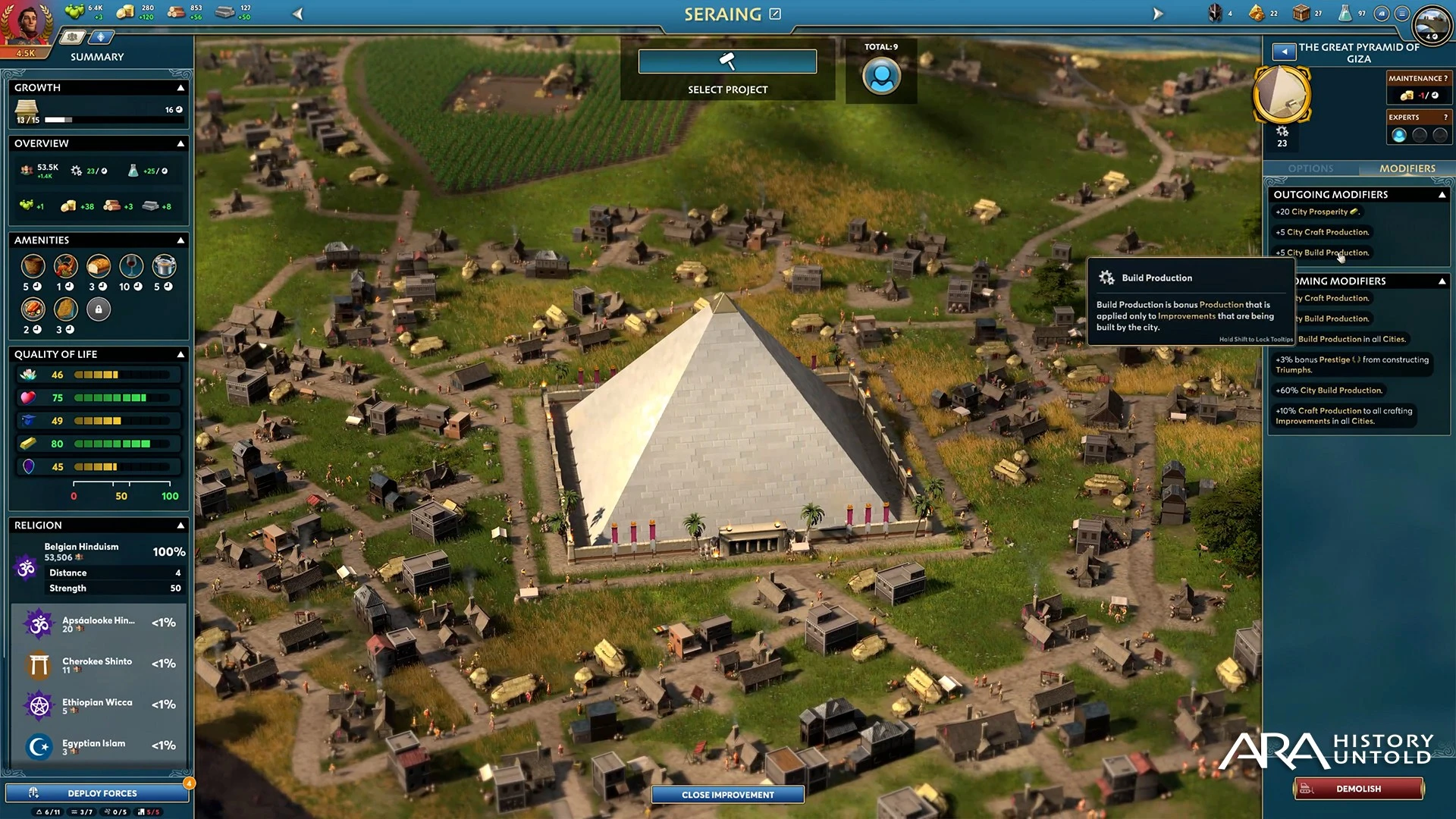Collapse the Growth section
Screen dimensions: 1456x819
[x=180, y=88]
